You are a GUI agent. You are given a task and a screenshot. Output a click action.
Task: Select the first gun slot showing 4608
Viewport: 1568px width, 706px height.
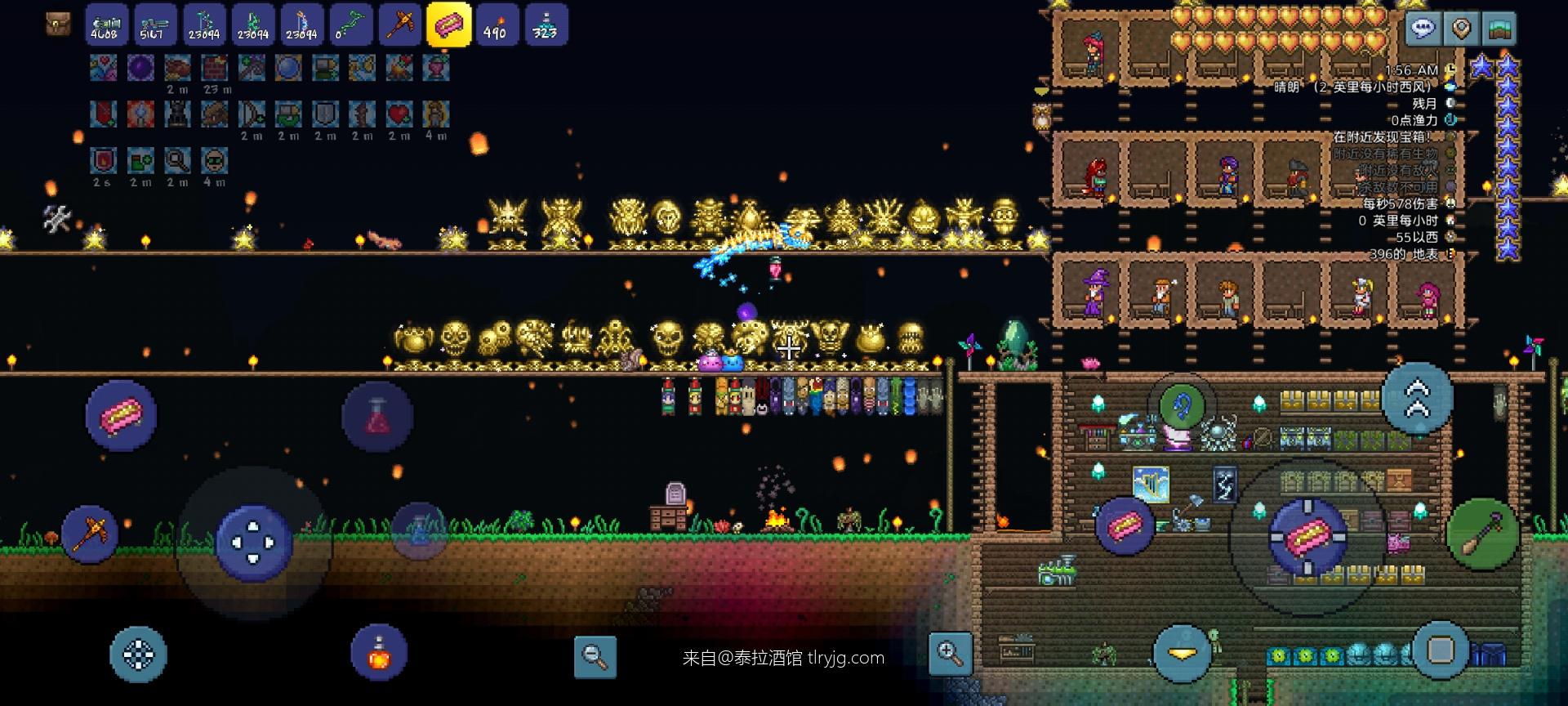106,25
